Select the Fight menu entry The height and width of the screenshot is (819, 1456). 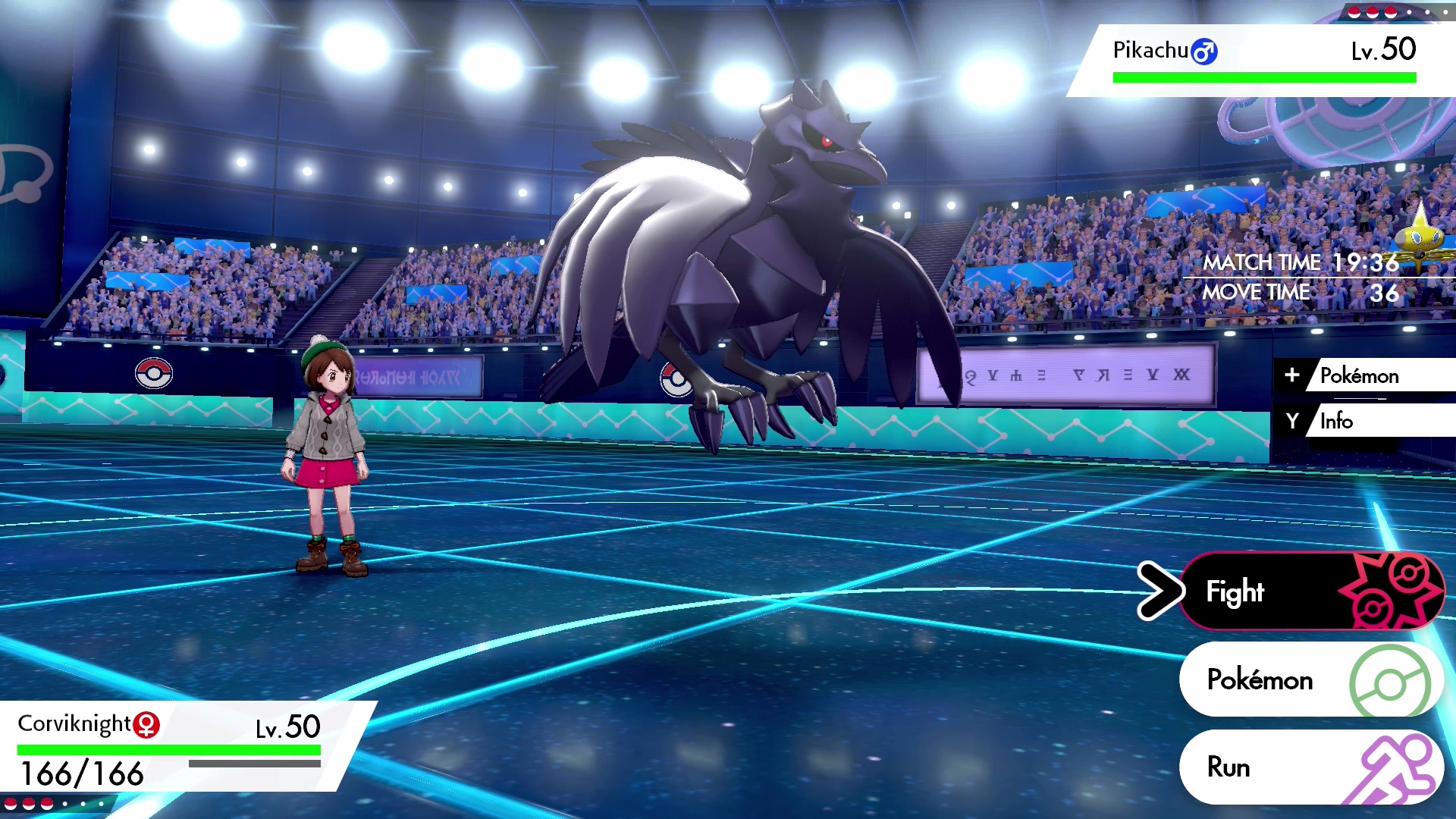[1235, 591]
